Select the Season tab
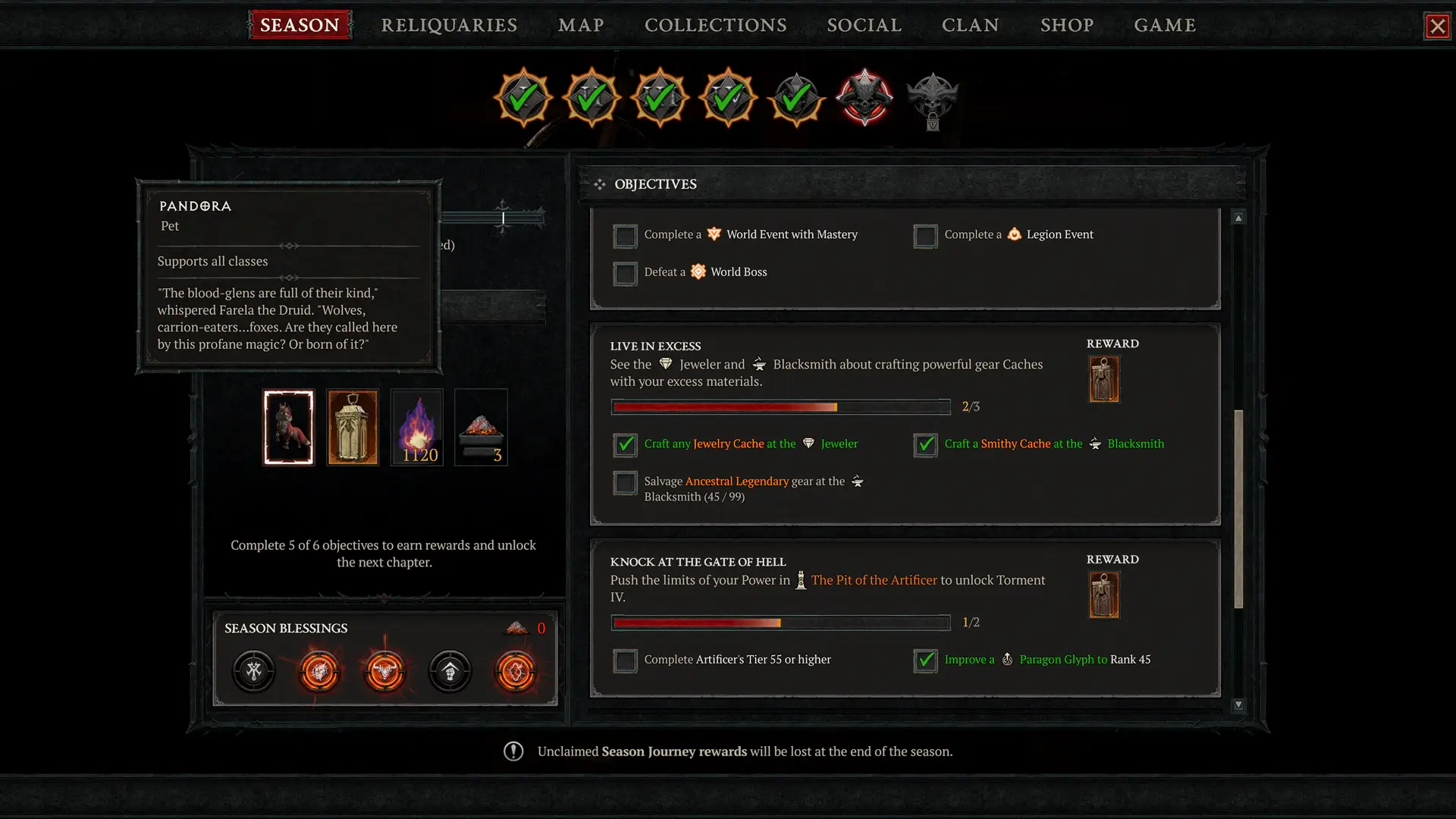Viewport: 1456px width, 819px height. (x=300, y=25)
